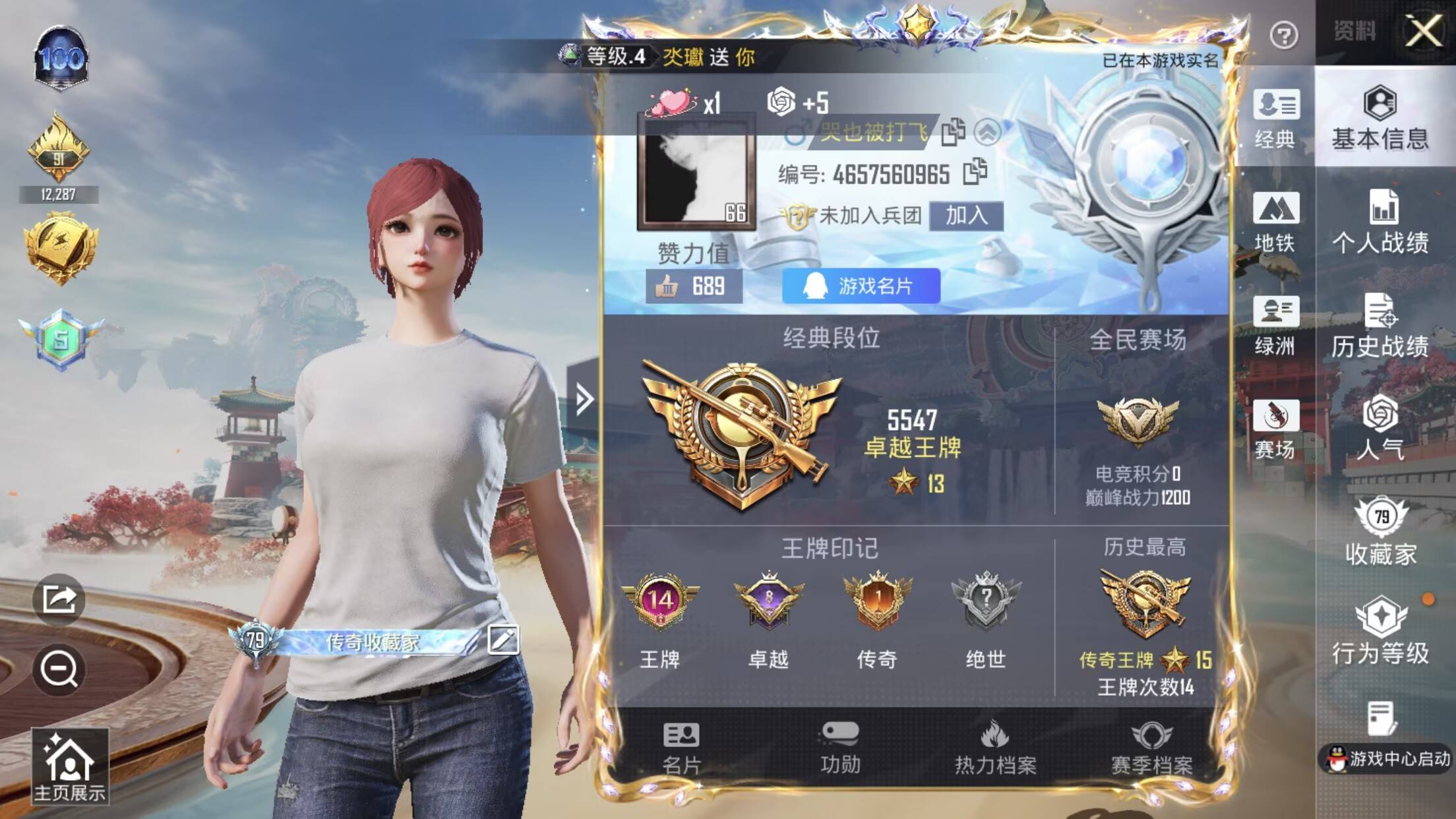Viewport: 1456px width, 819px height.
Task: Expand details with the up chevron arrow
Action: (x=988, y=132)
